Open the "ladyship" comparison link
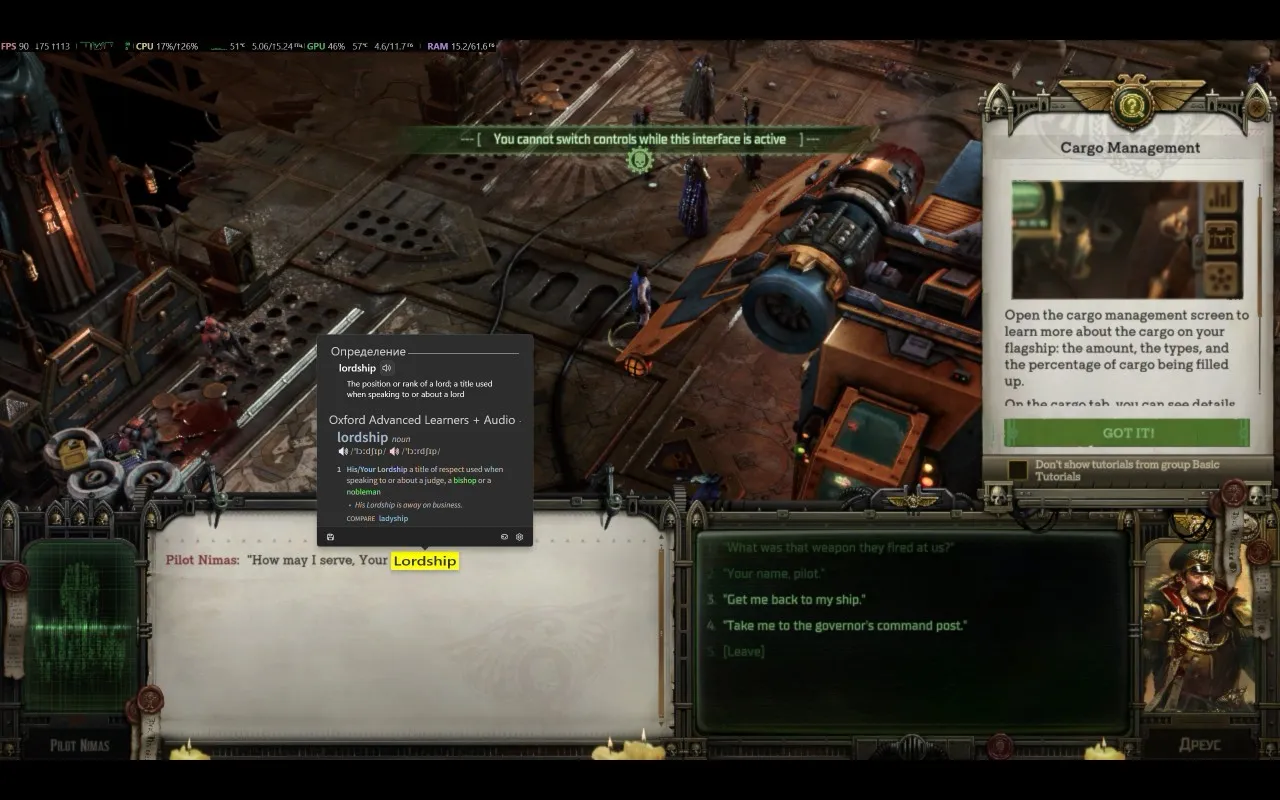 pos(393,518)
